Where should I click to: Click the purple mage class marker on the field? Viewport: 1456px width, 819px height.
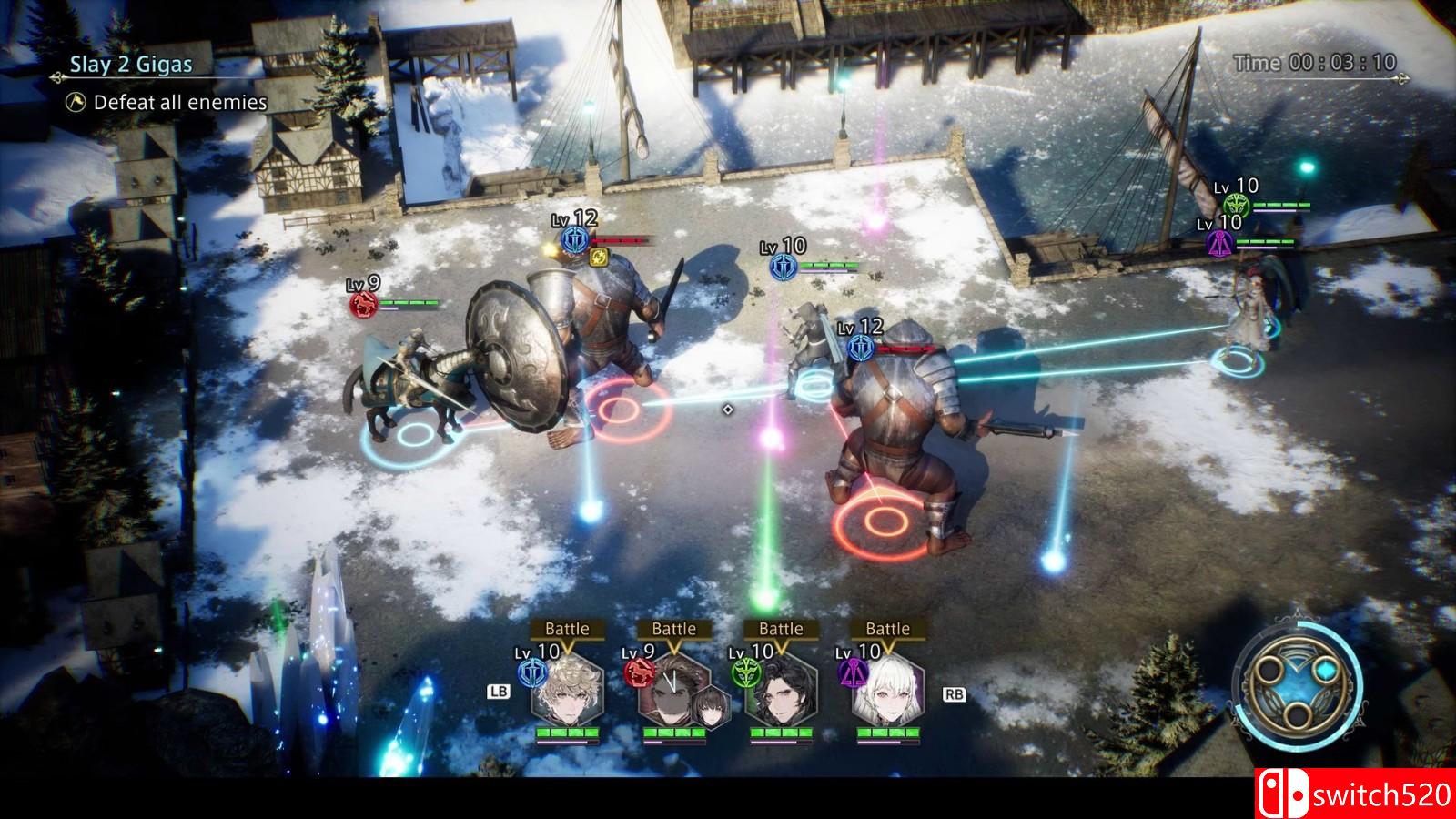[1219, 243]
